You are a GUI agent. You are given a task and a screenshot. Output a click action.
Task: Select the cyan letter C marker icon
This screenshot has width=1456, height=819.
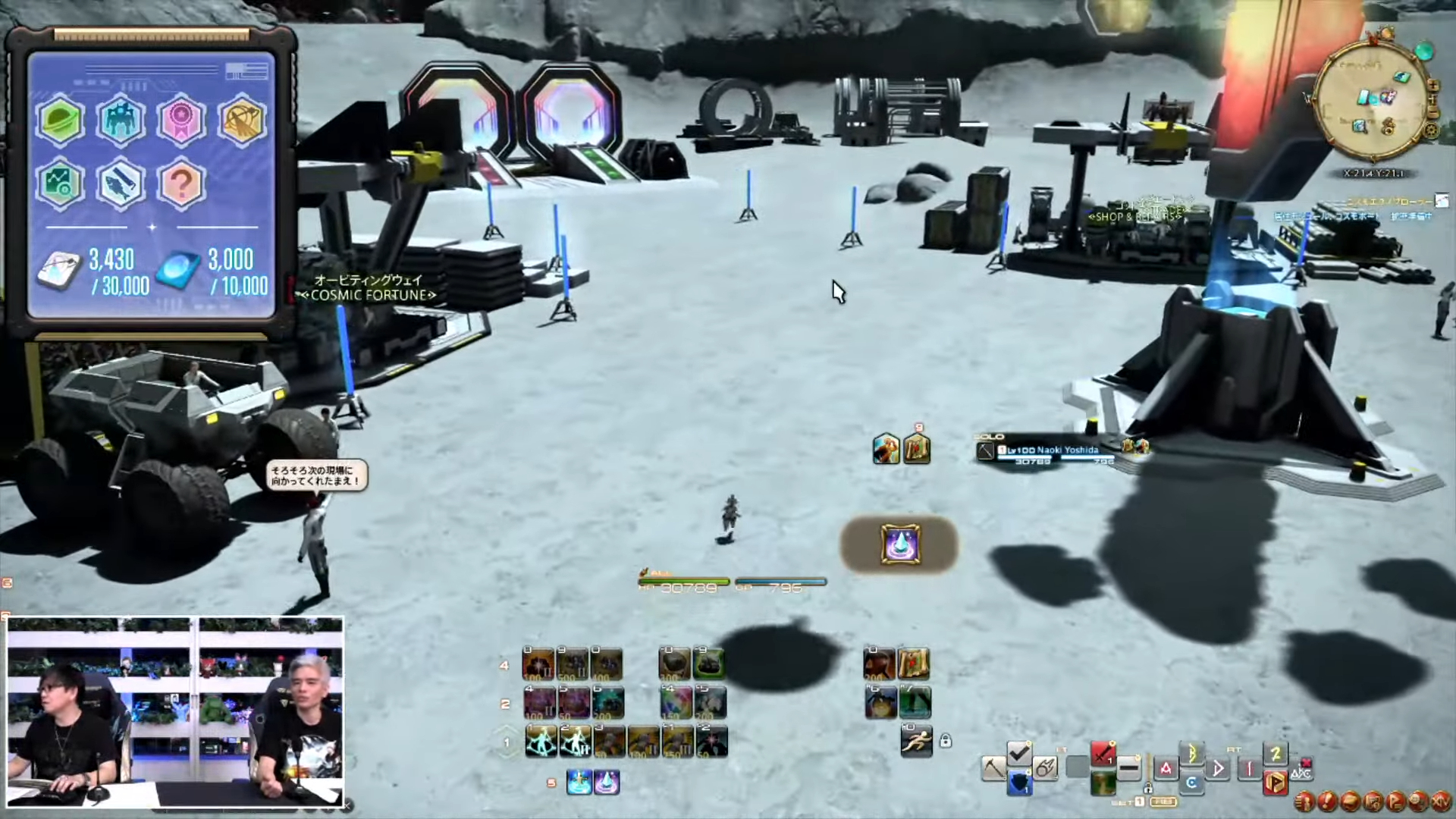1191,783
